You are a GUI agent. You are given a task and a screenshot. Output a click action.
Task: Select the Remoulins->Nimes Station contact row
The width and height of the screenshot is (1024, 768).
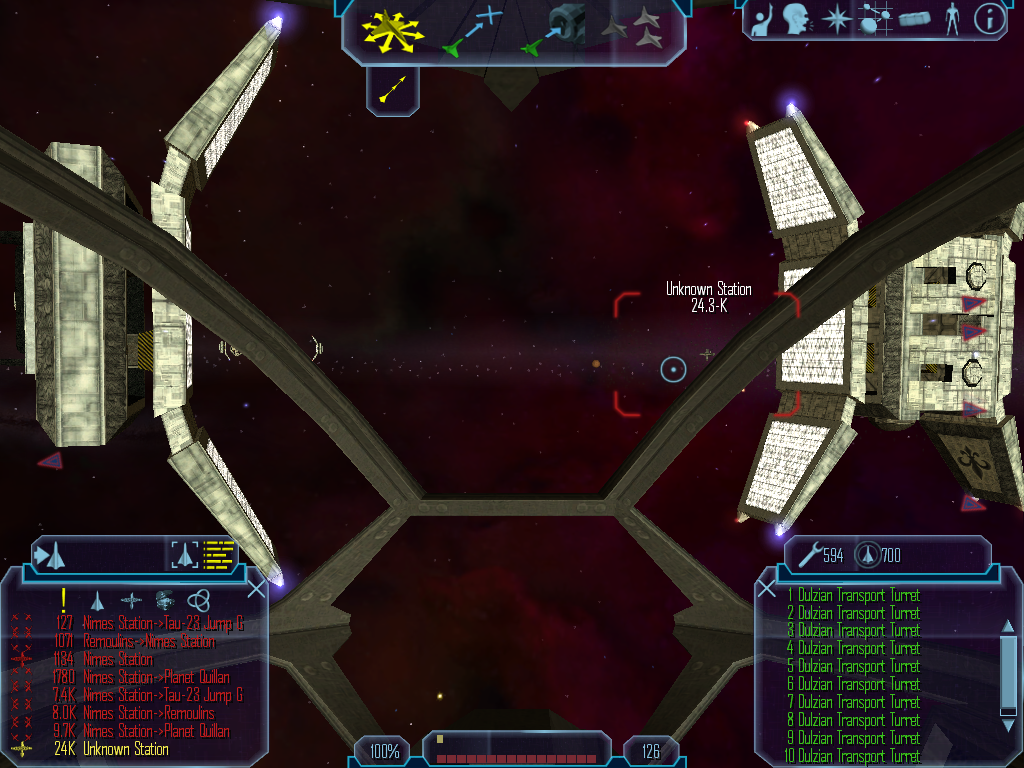[x=149, y=642]
